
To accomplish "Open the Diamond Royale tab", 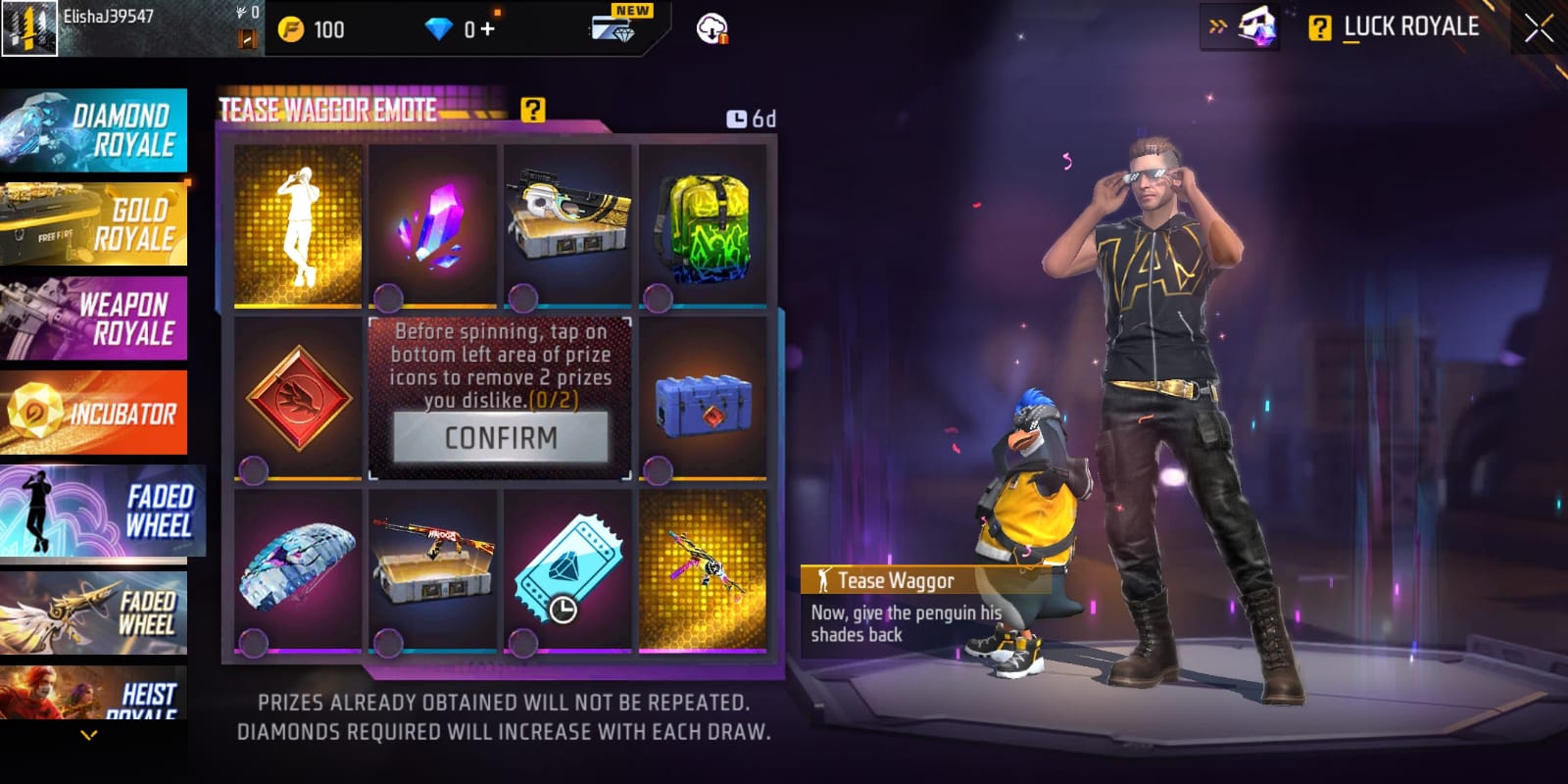I will click(x=94, y=130).
